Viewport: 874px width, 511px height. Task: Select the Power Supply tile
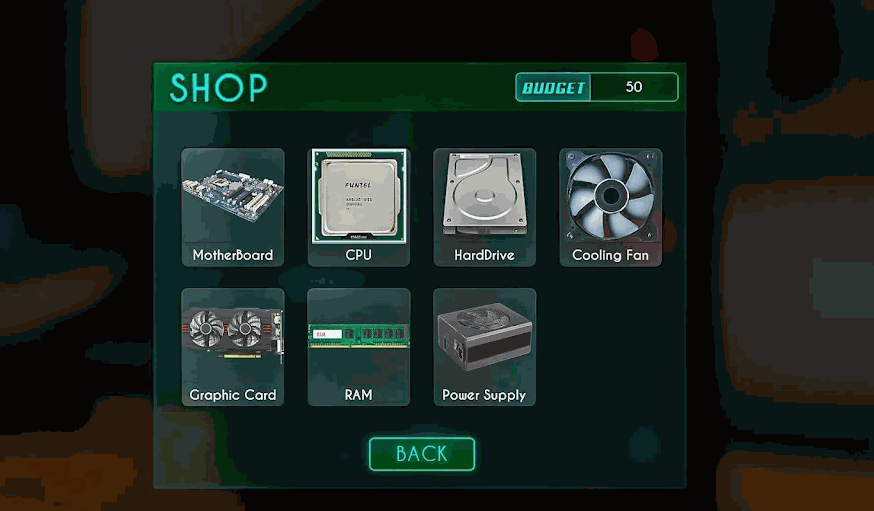click(484, 347)
